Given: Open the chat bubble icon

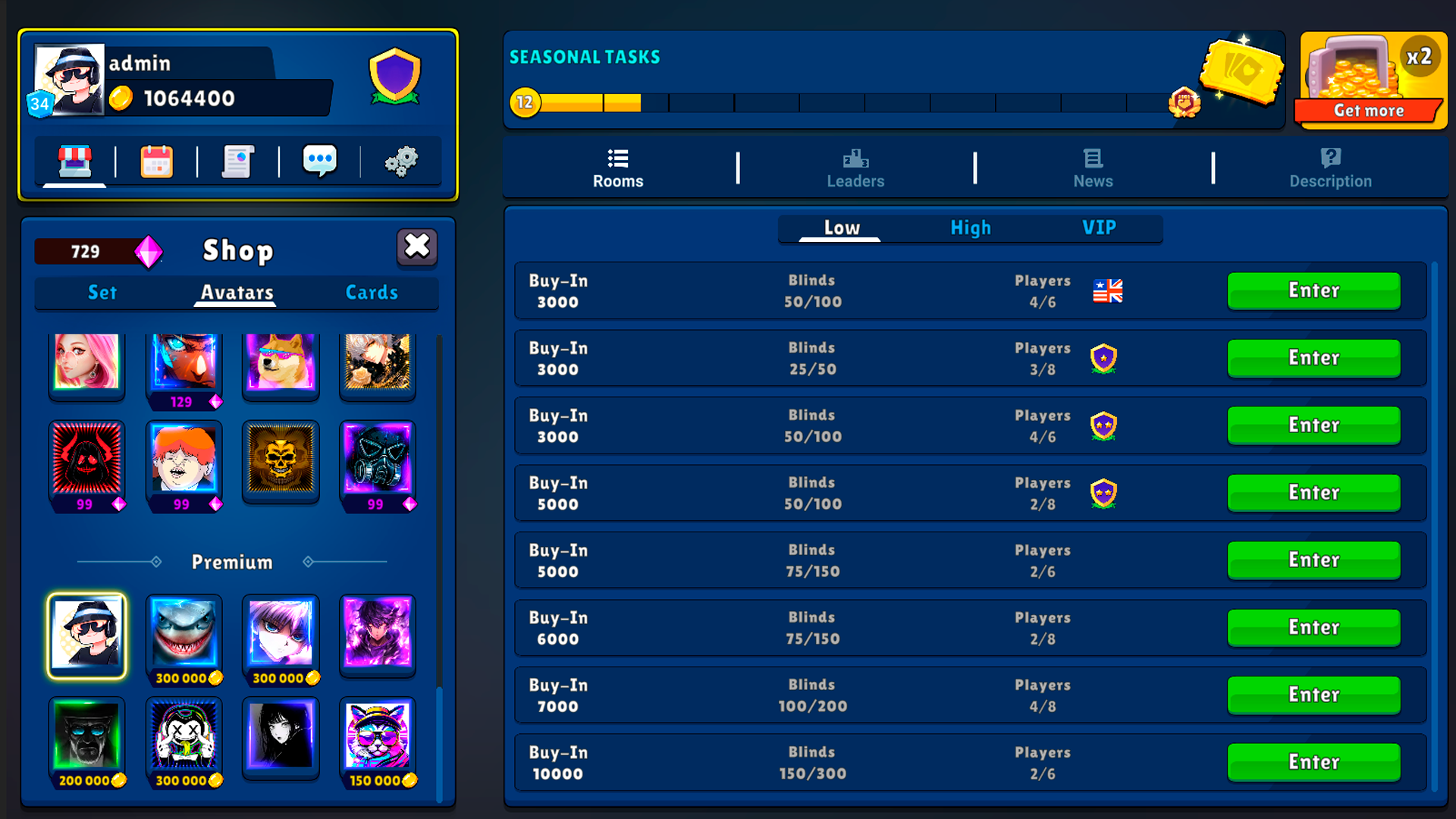Looking at the screenshot, I should 320,160.
